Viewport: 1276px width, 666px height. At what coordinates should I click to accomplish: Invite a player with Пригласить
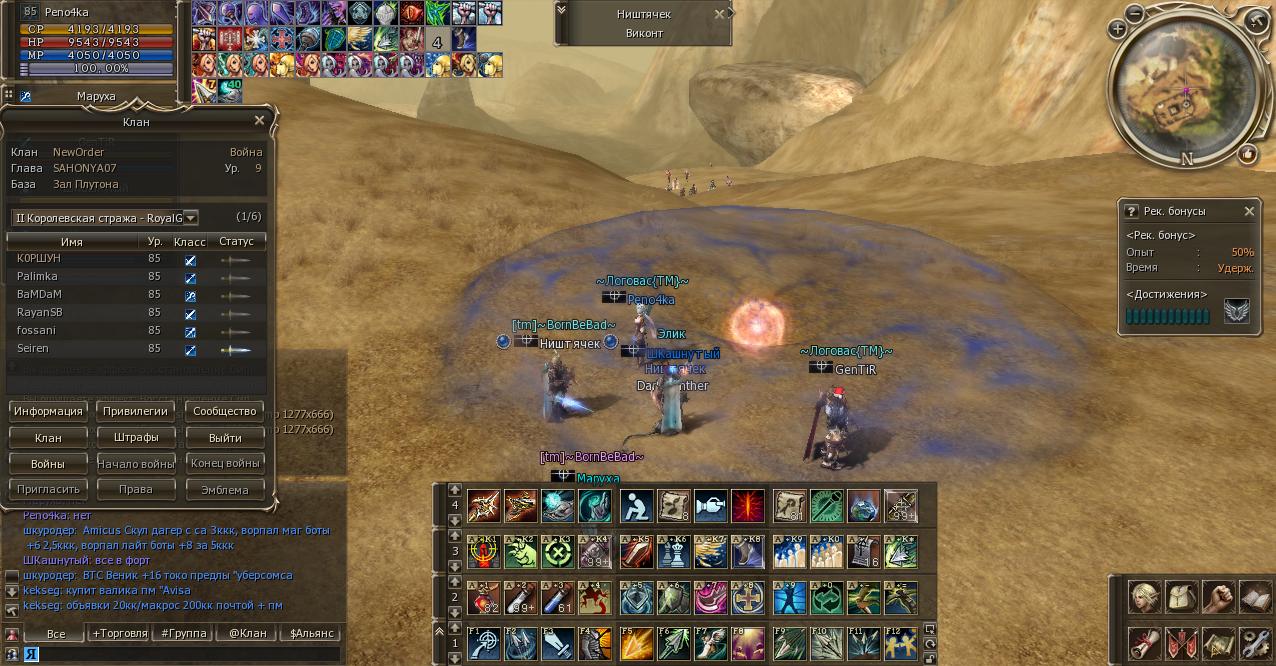(x=48, y=489)
